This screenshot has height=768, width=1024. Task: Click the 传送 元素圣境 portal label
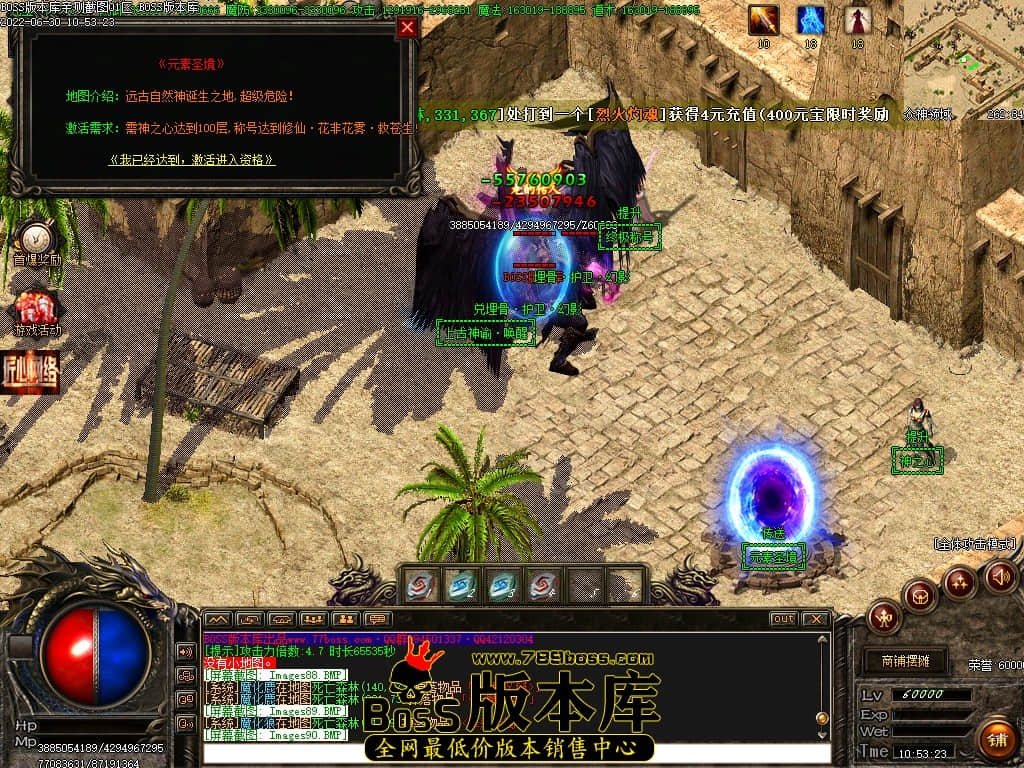tap(774, 556)
